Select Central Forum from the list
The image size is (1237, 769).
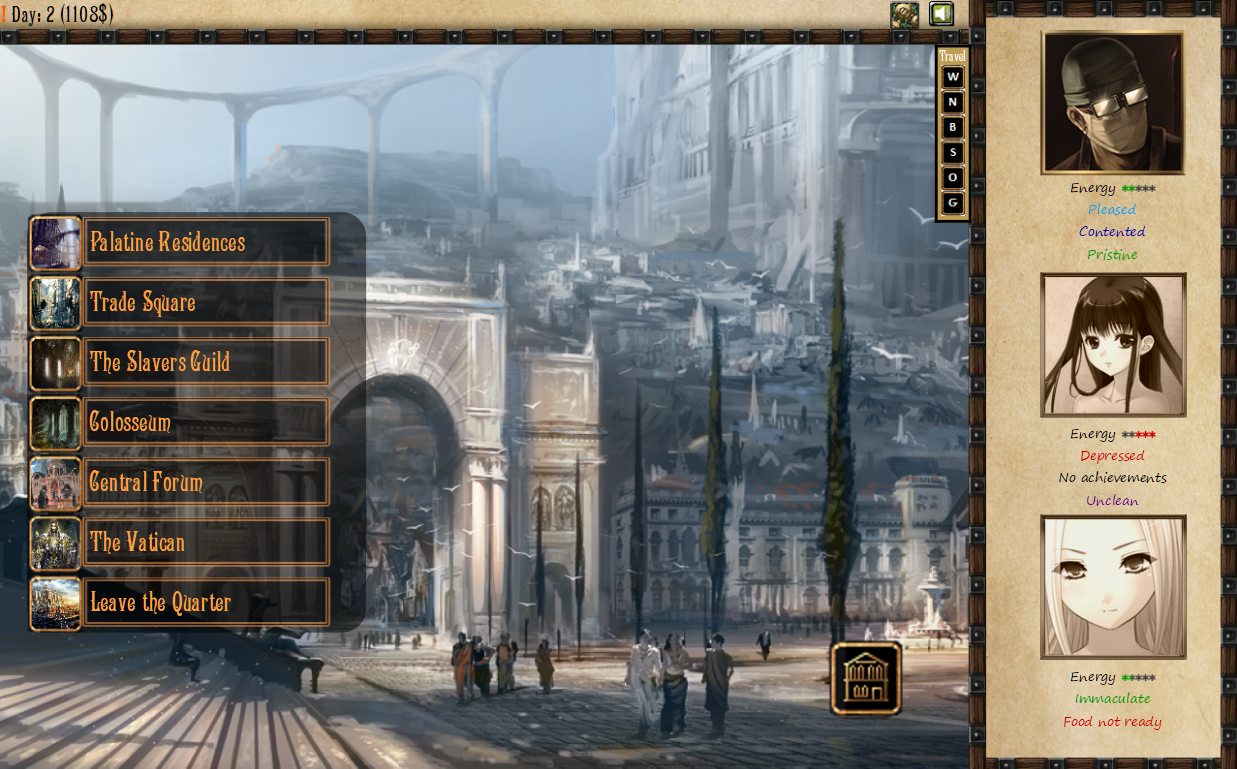tap(206, 482)
